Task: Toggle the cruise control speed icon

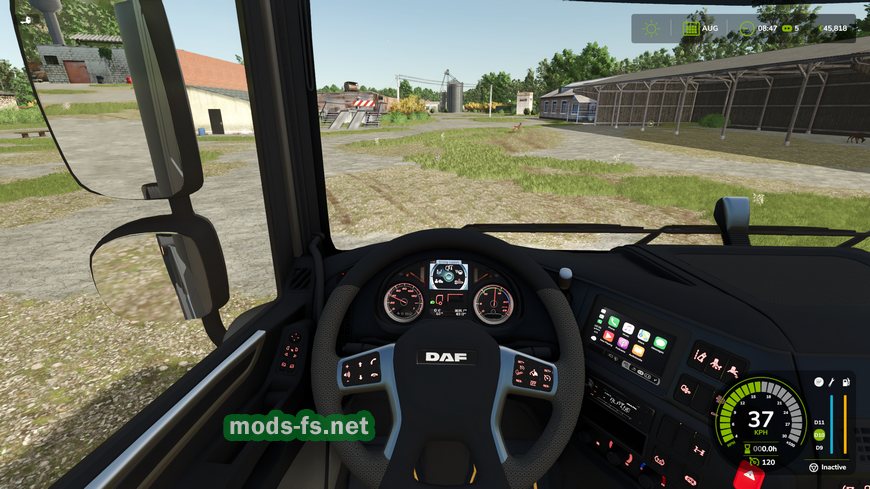Action: 751,463
